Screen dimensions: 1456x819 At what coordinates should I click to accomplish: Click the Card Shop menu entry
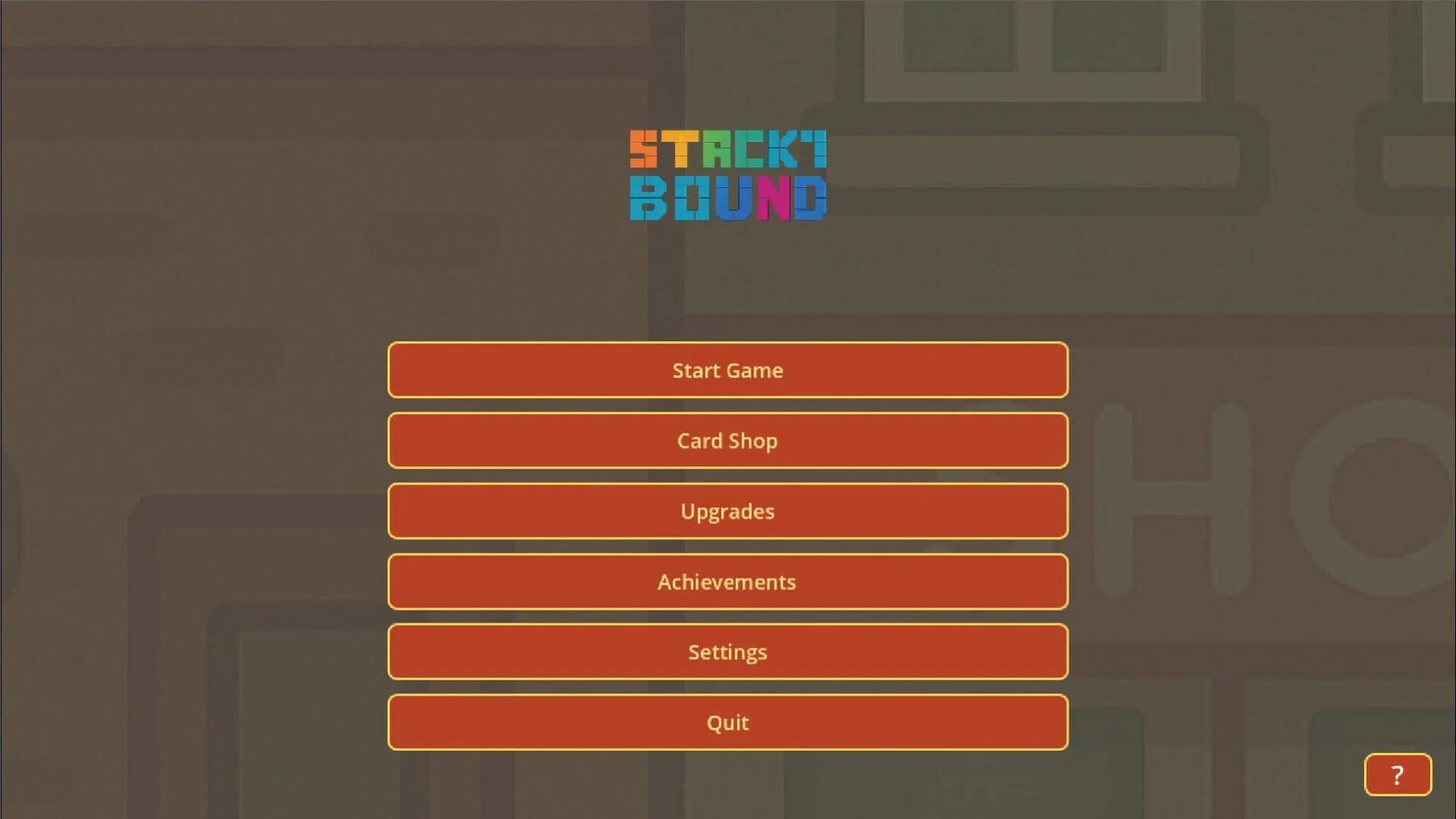click(728, 441)
